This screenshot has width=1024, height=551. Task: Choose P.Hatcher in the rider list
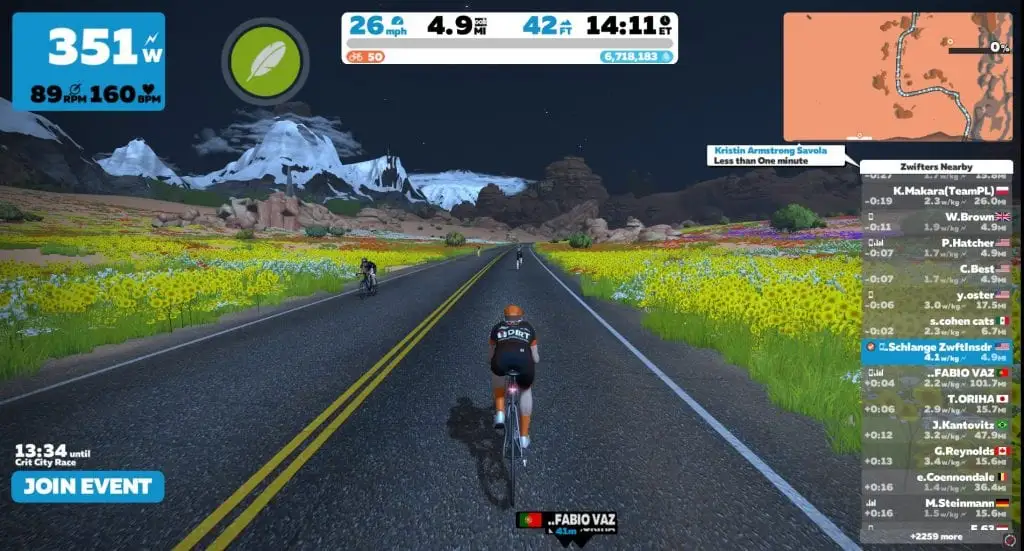tap(936, 246)
